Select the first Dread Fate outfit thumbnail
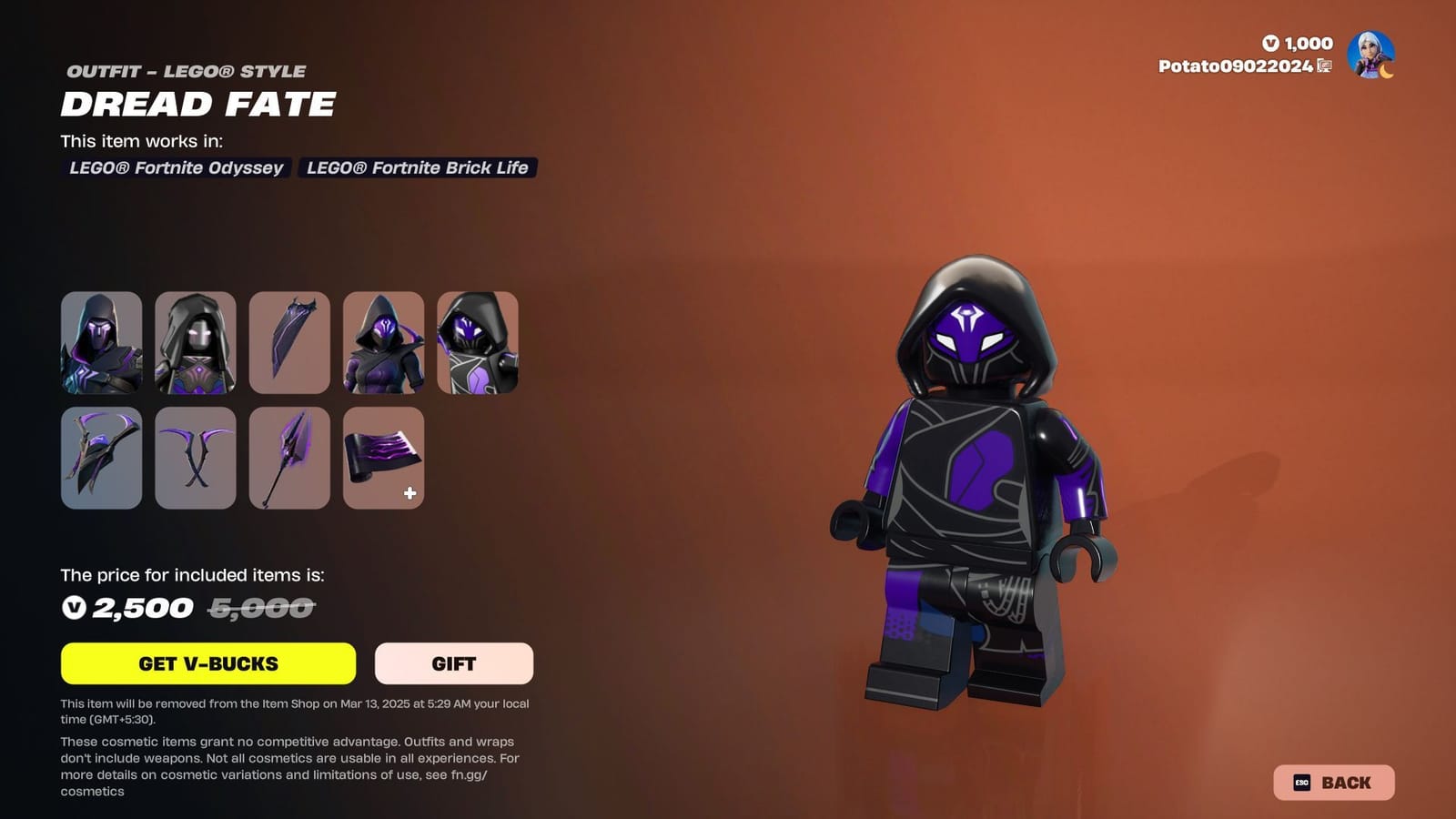 pyautogui.click(x=101, y=343)
